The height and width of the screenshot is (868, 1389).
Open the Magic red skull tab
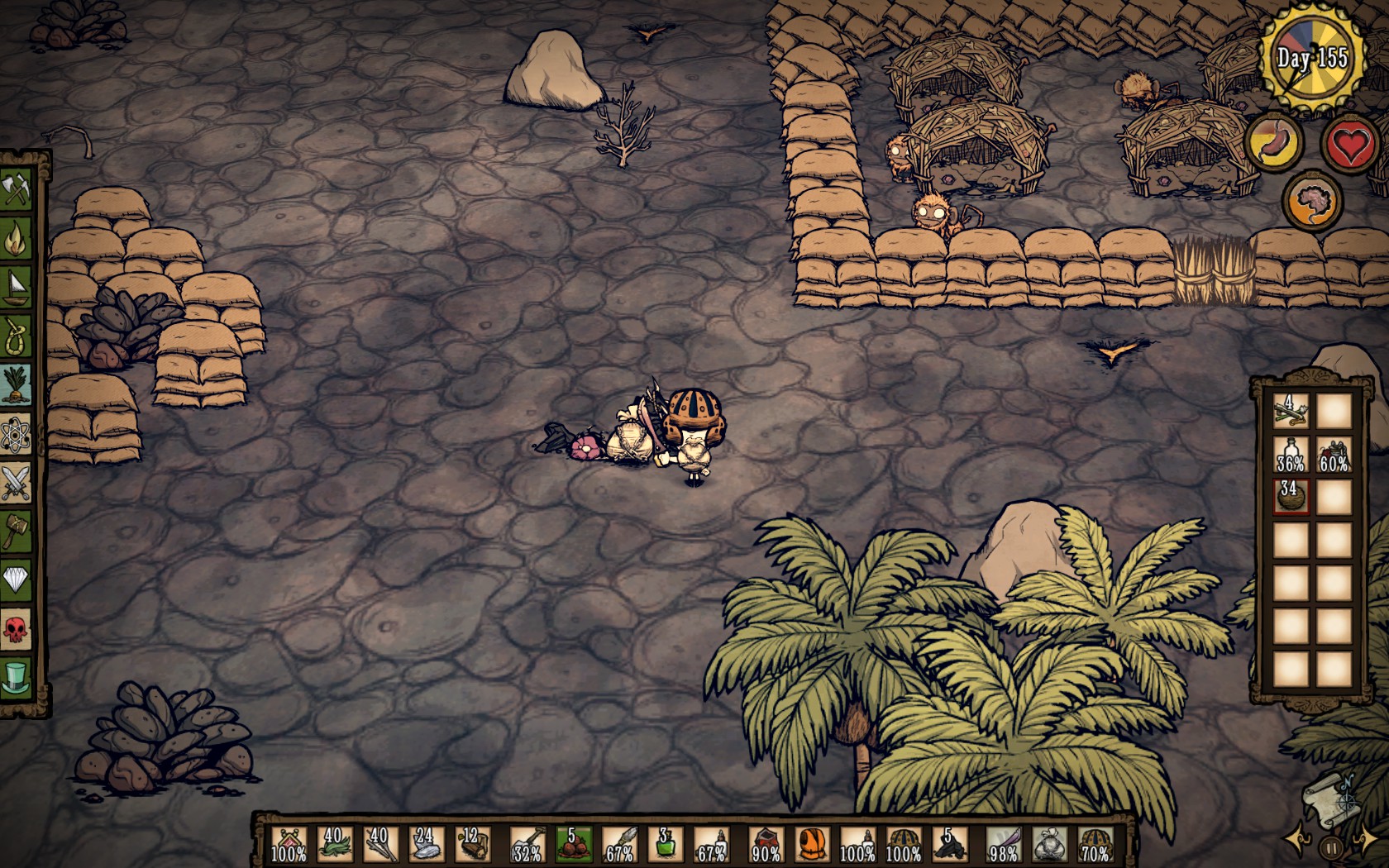(x=17, y=630)
